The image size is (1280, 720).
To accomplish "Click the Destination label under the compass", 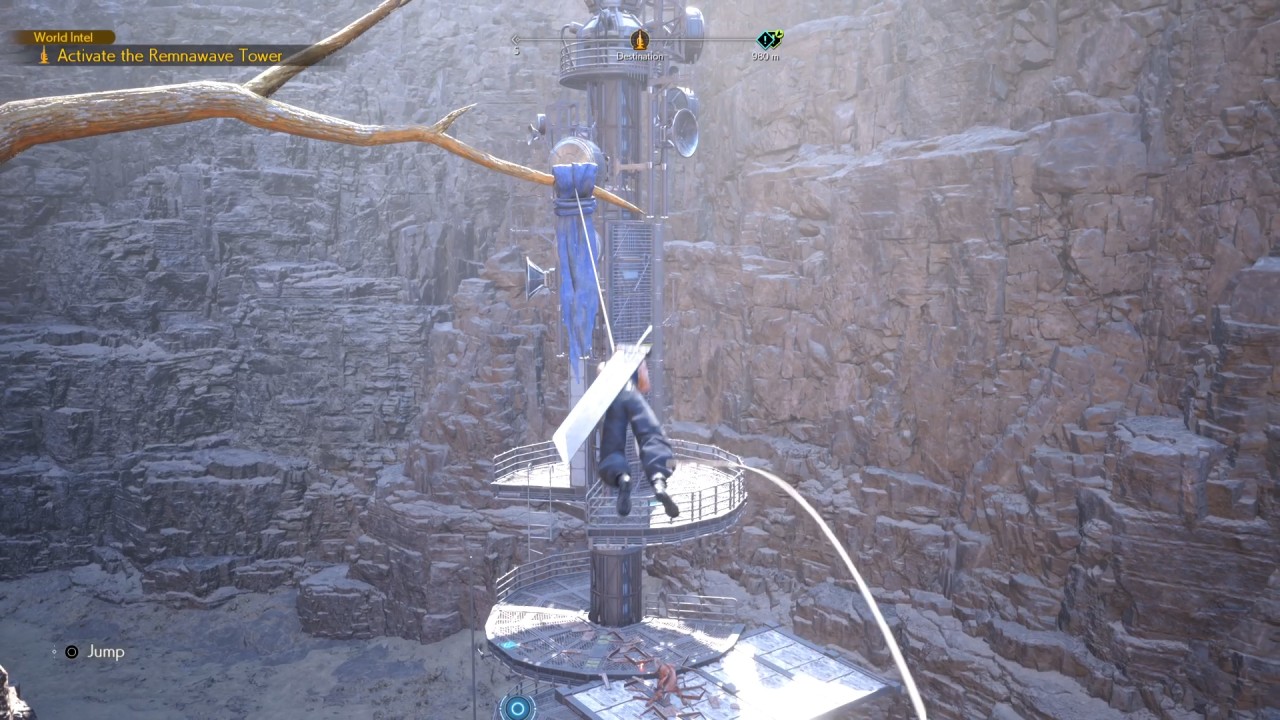I will click(x=640, y=56).
